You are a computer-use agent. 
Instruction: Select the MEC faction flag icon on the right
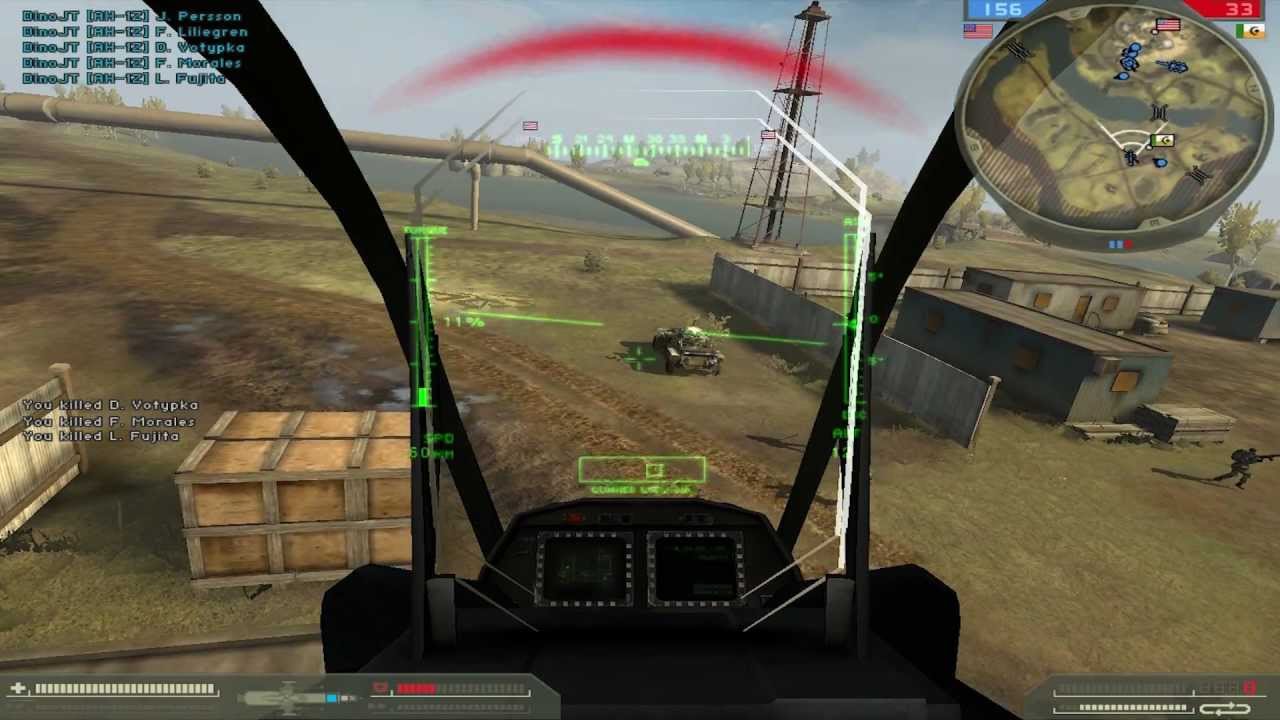tap(1249, 31)
